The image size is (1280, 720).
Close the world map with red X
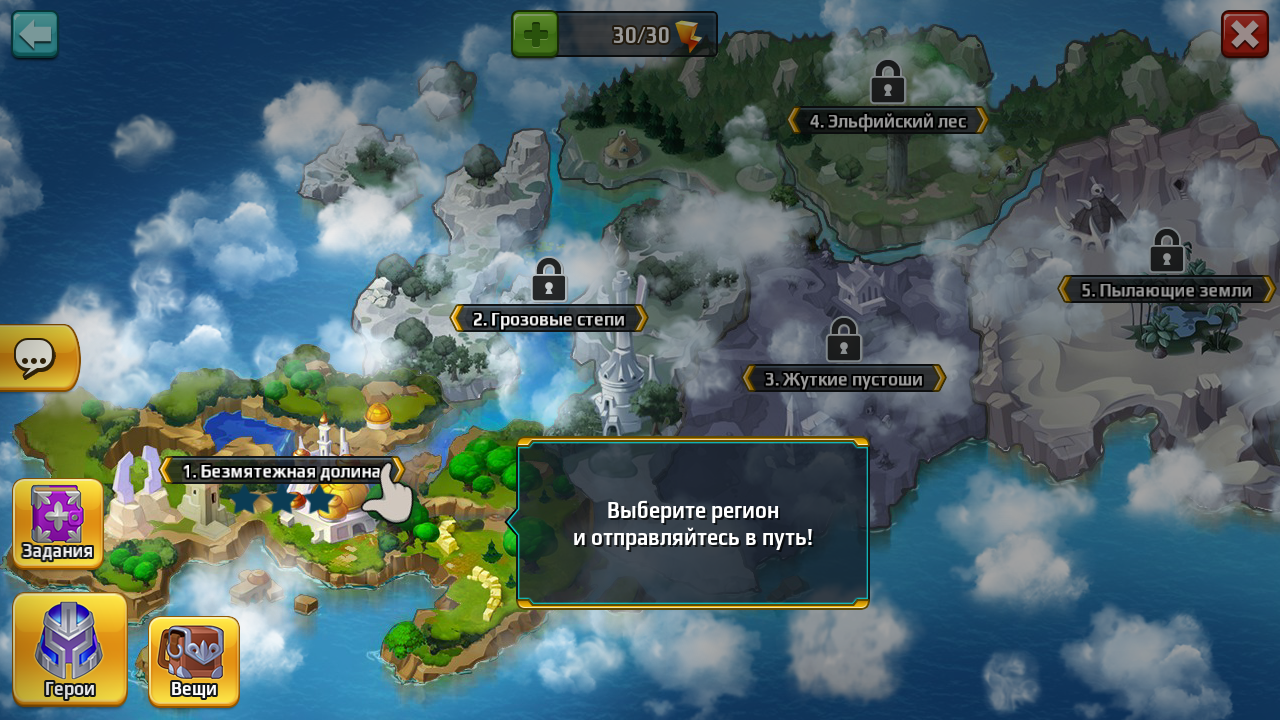click(1244, 34)
